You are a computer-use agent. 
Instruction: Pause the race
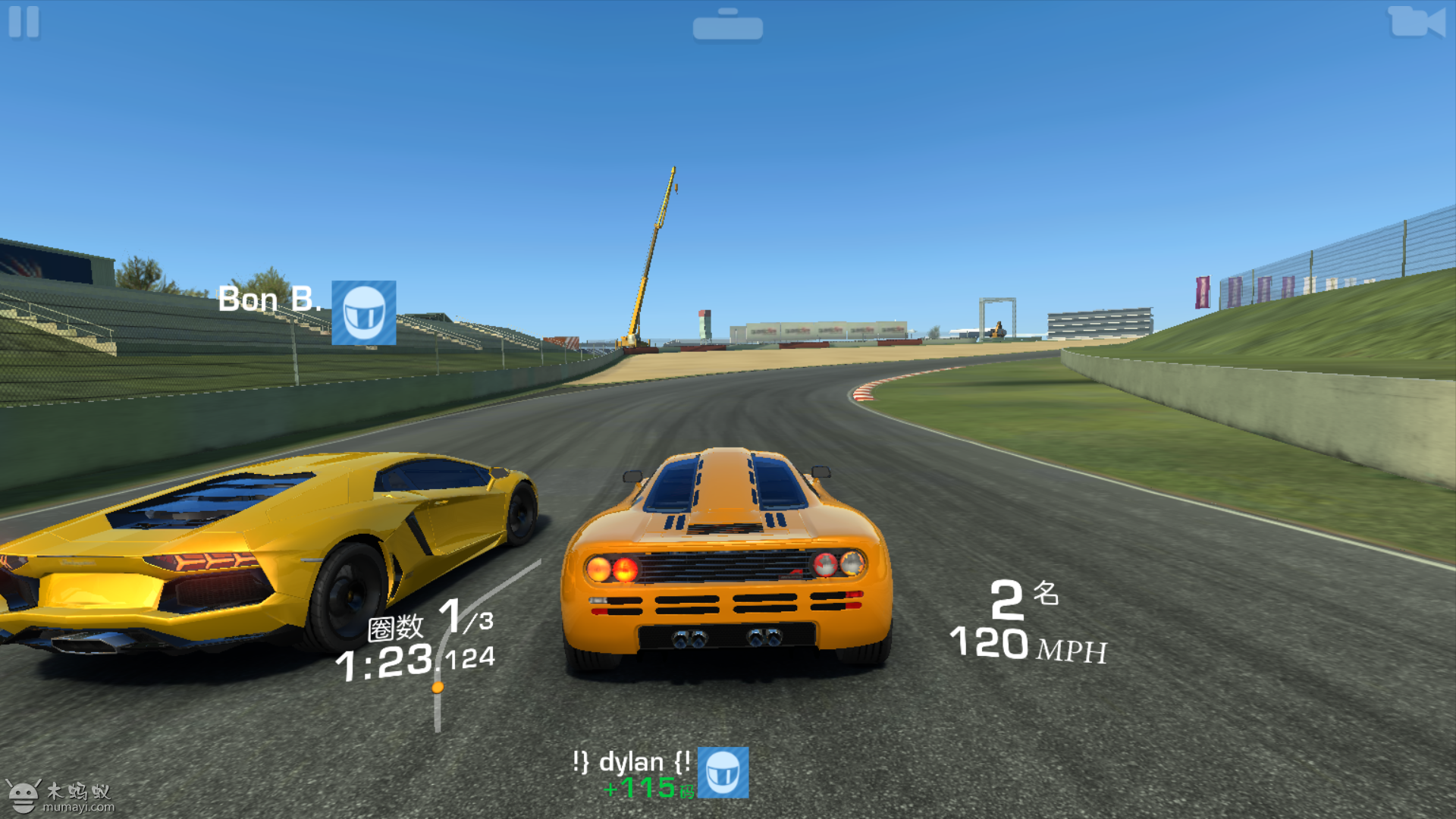[x=24, y=22]
